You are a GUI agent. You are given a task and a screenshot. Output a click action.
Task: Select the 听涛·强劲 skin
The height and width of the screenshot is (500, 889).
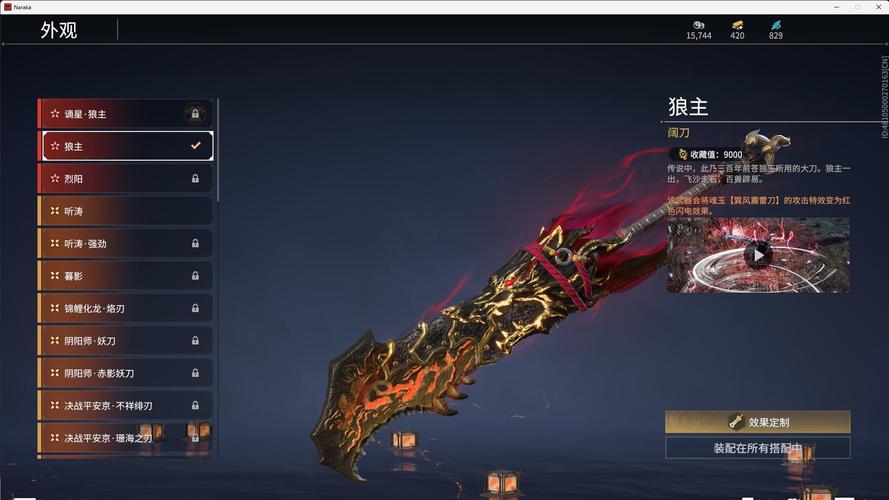point(125,243)
